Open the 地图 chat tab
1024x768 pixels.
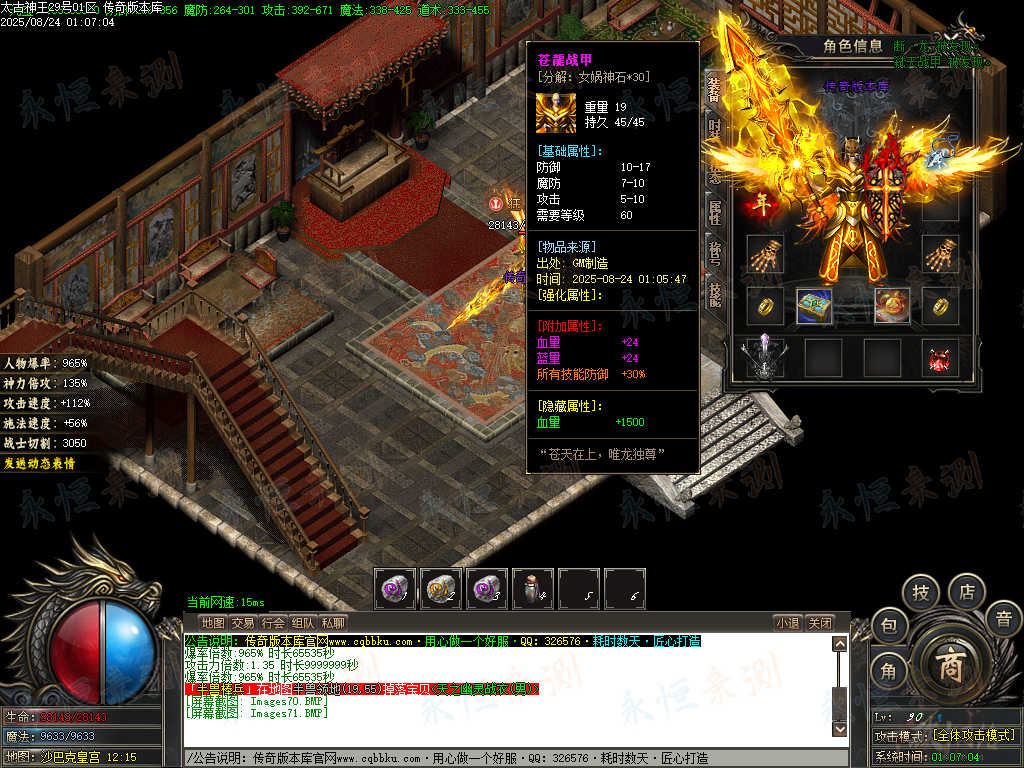point(213,622)
